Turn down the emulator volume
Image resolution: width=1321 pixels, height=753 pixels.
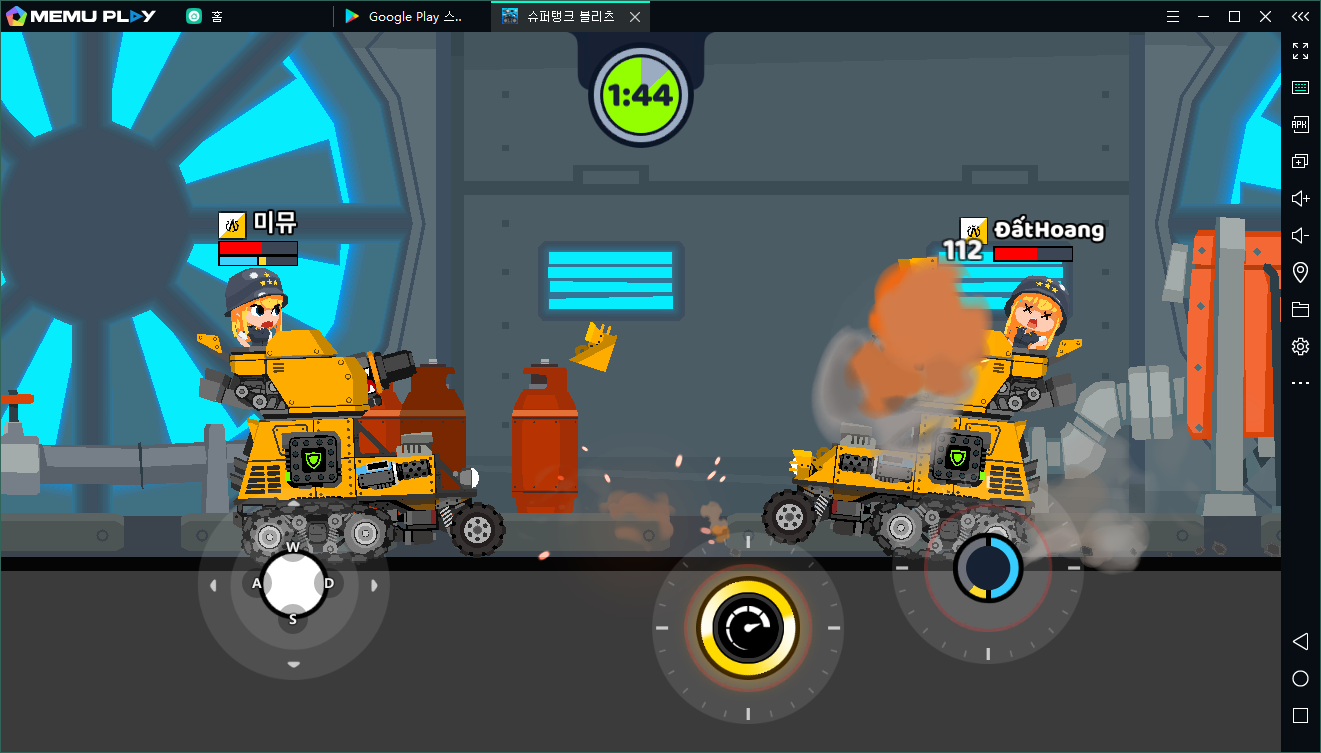(1300, 236)
